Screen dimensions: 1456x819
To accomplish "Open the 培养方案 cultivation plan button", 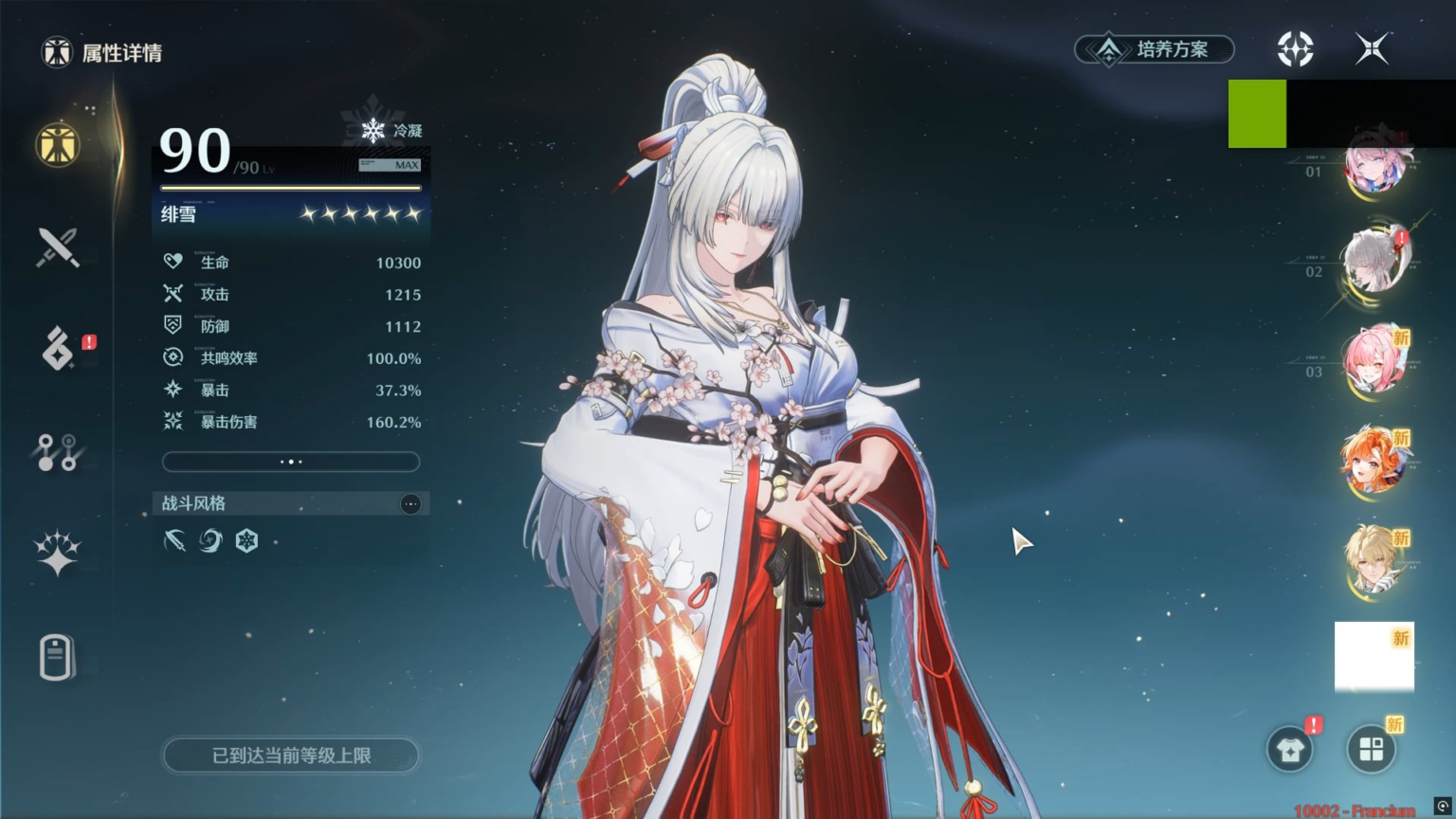I will pyautogui.click(x=1153, y=49).
